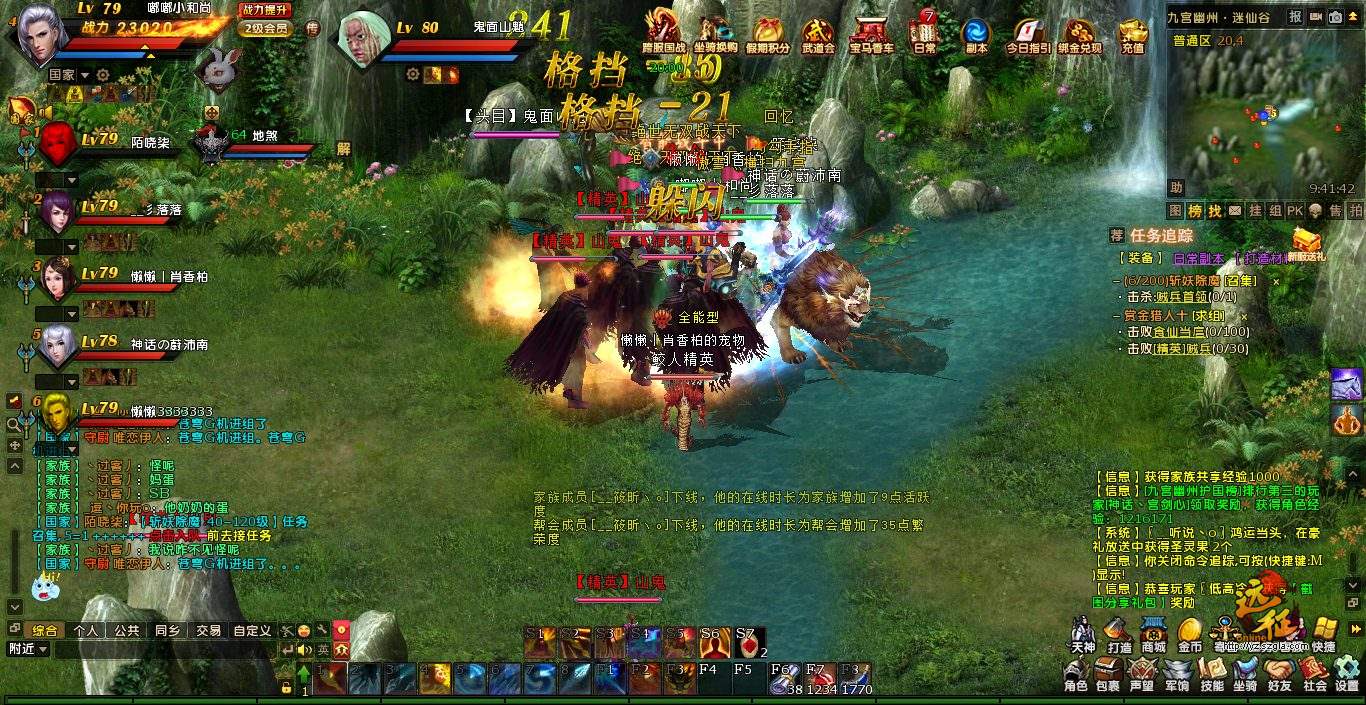Screen dimensions: 1366x705
Task: Open the 打造 forging hammer icon
Action: point(1119,633)
